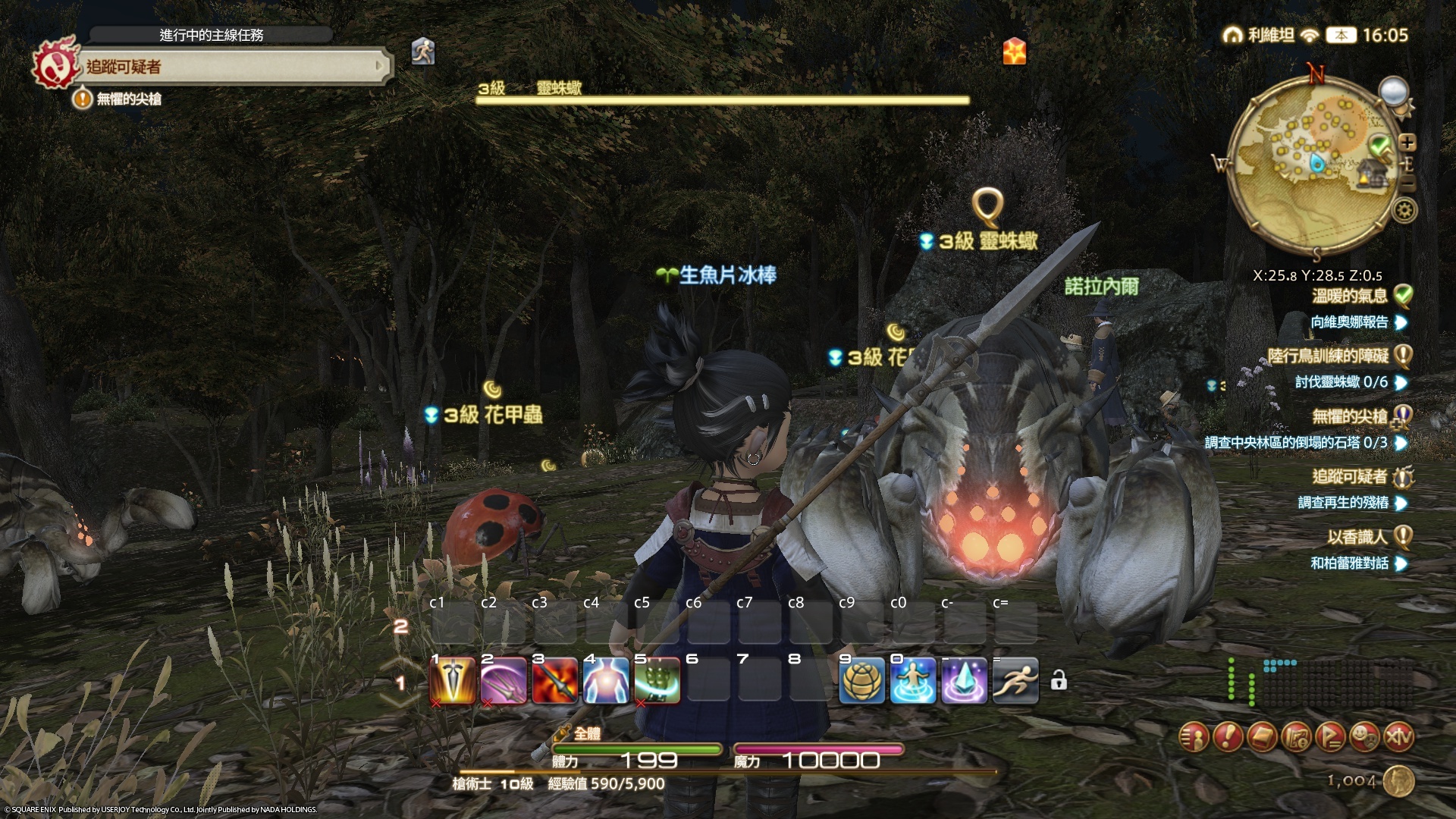Open the Duty exclamation mark menu
1456x819 pixels.
click(1228, 736)
